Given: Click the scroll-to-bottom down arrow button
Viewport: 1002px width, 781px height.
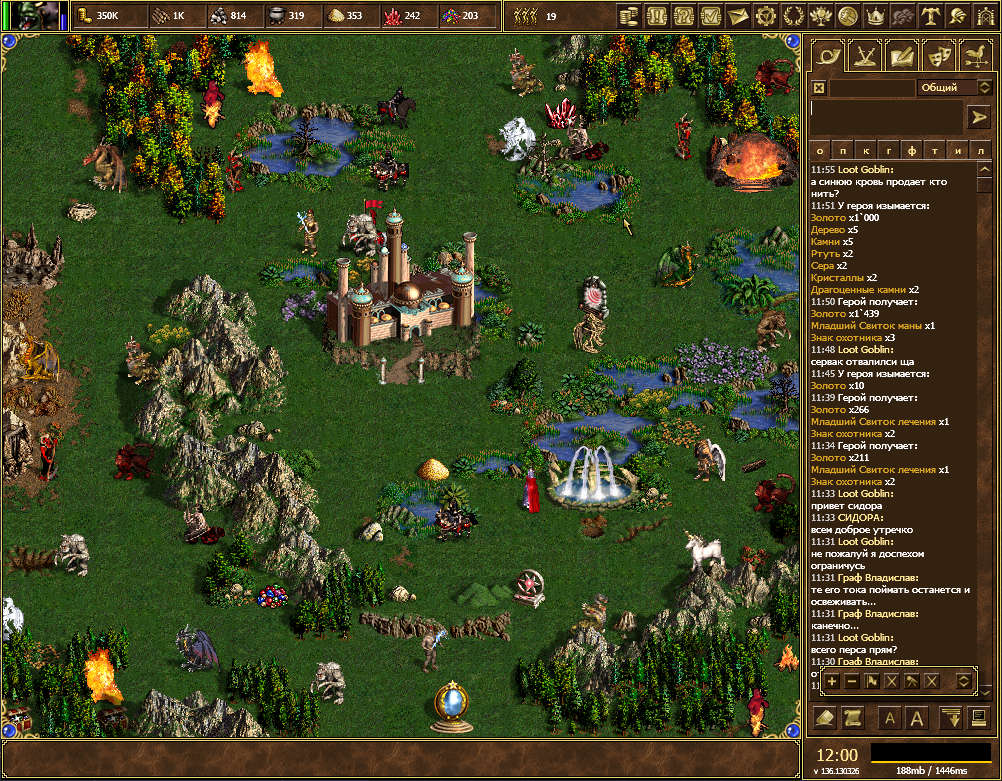Looking at the screenshot, I should click(950, 717).
